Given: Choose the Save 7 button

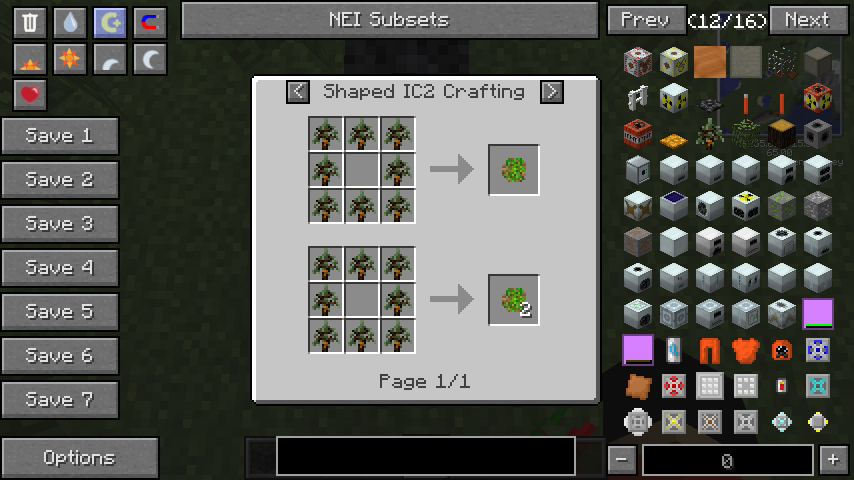Looking at the screenshot, I should [60, 400].
